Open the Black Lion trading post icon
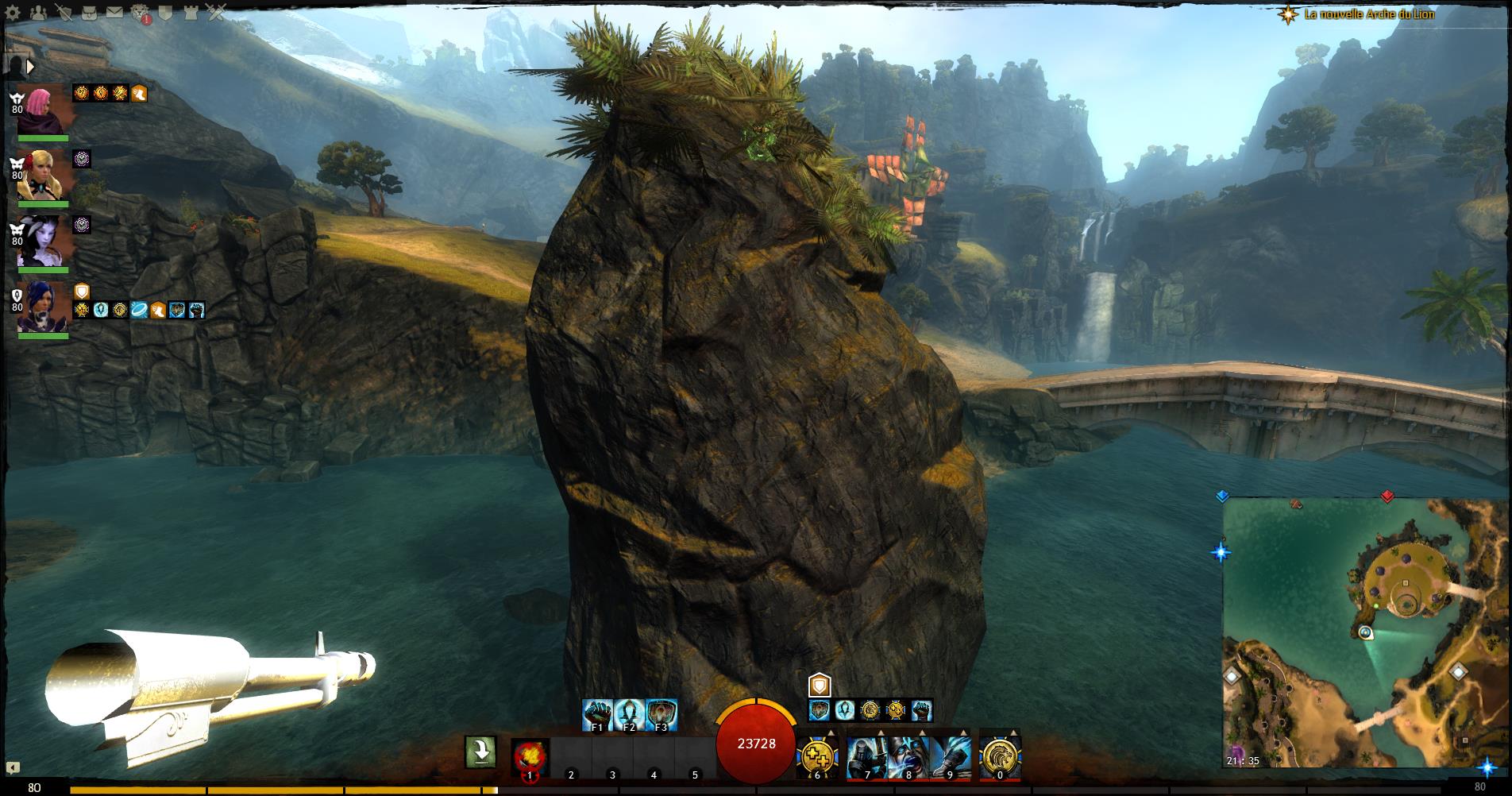 click(x=141, y=13)
